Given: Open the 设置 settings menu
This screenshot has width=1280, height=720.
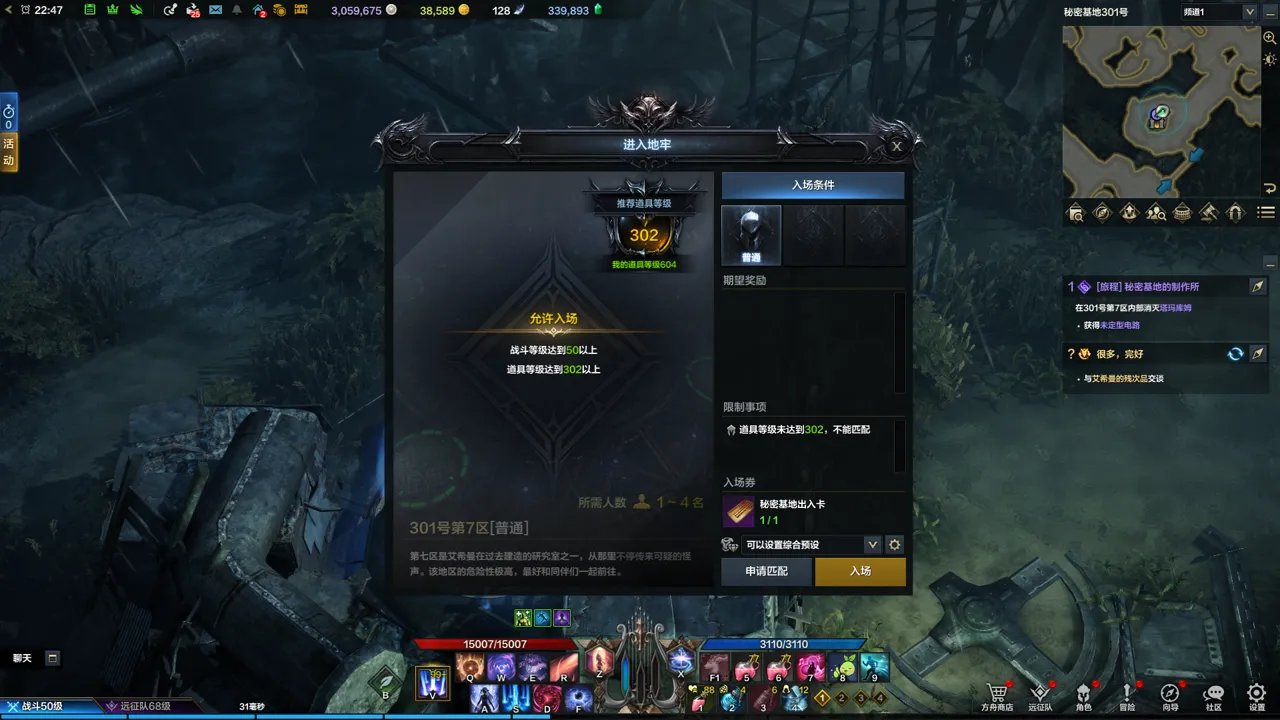Looking at the screenshot, I should 1257,696.
